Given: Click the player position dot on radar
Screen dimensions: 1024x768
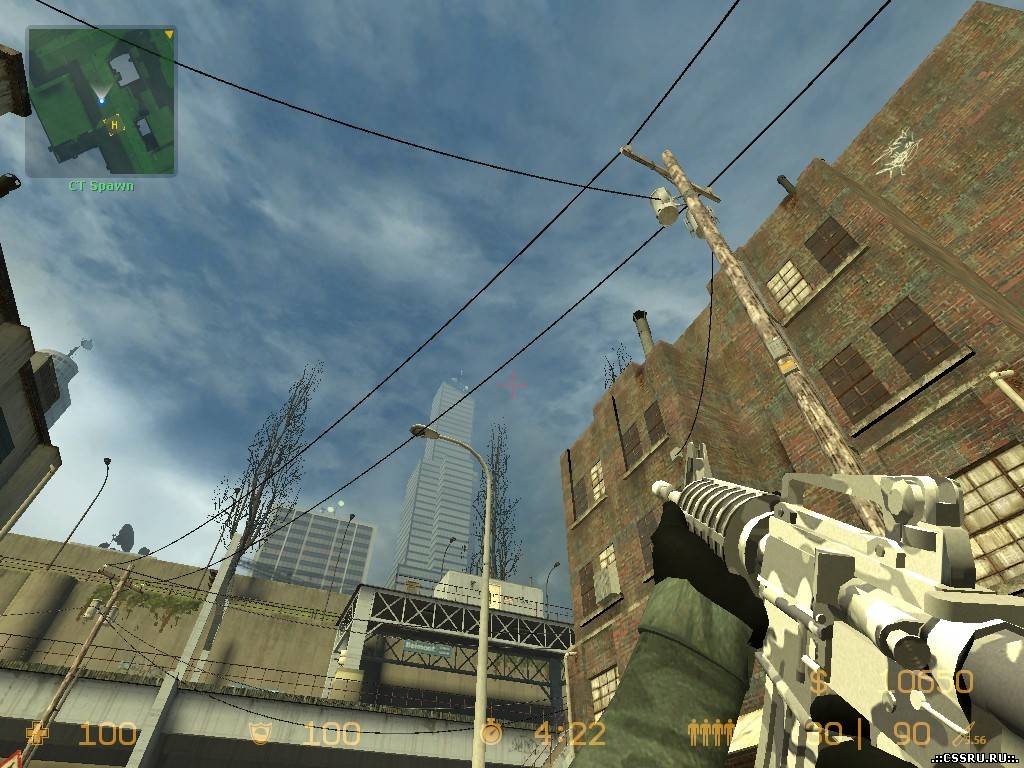Looking at the screenshot, I should [101, 100].
